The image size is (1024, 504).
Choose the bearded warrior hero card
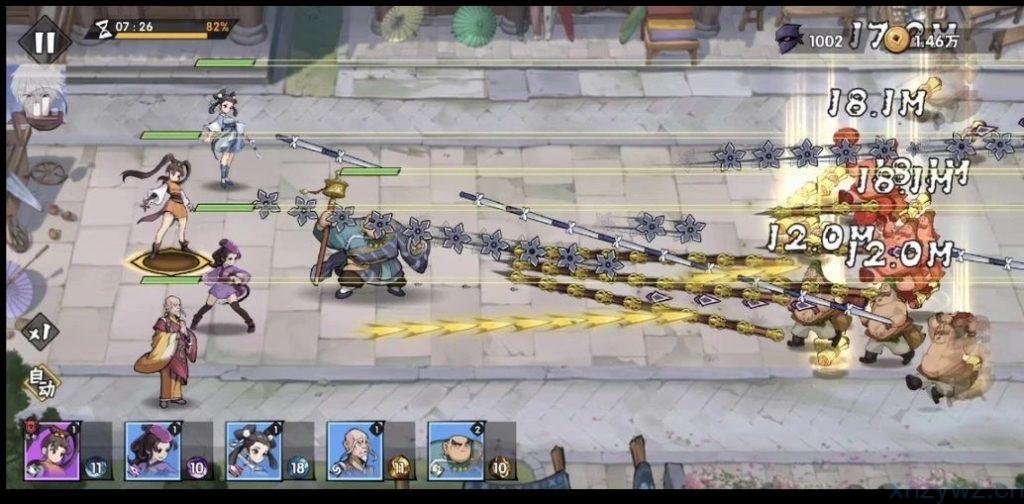point(456,450)
